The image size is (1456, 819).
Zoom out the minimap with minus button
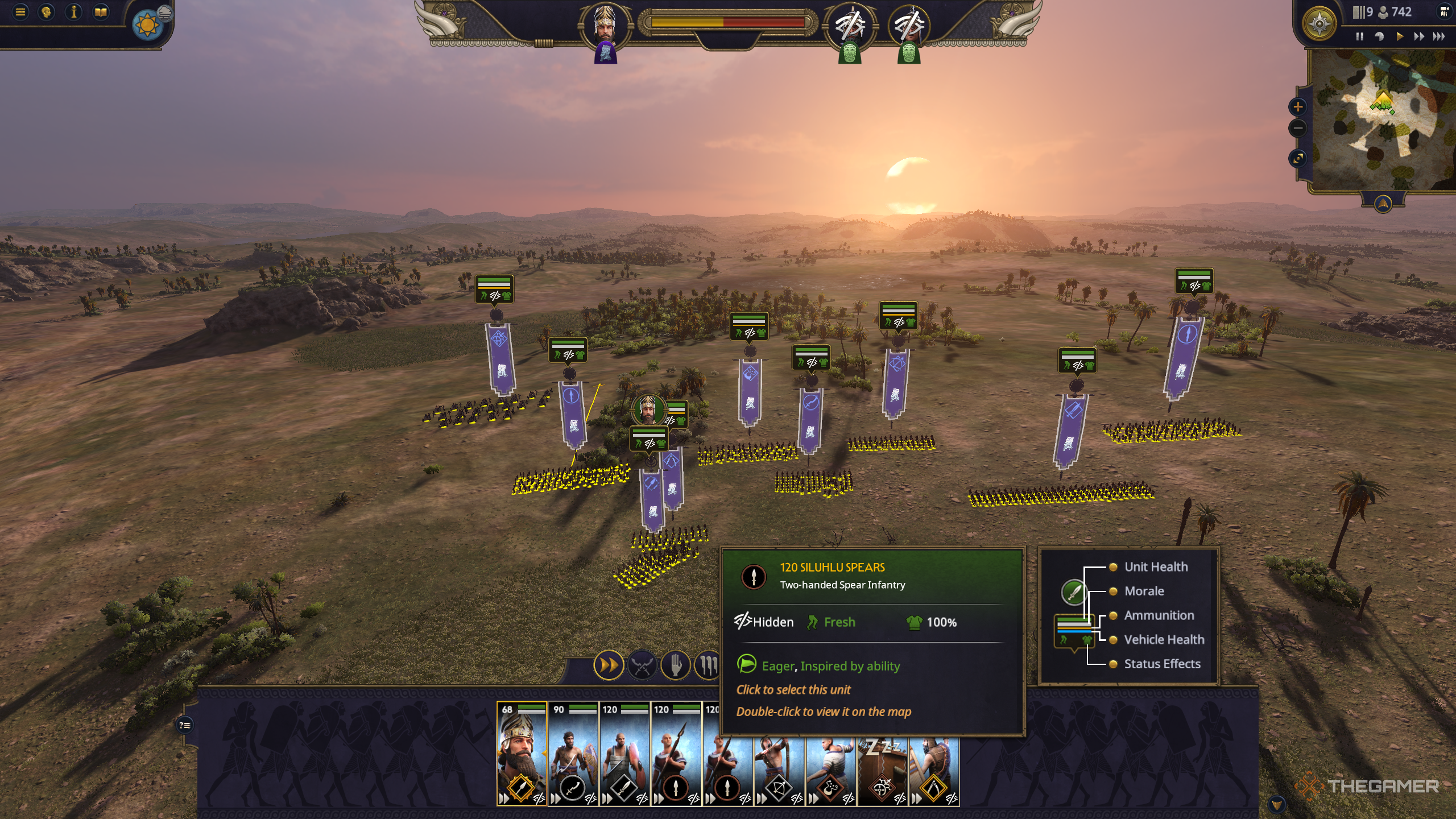[x=1298, y=128]
